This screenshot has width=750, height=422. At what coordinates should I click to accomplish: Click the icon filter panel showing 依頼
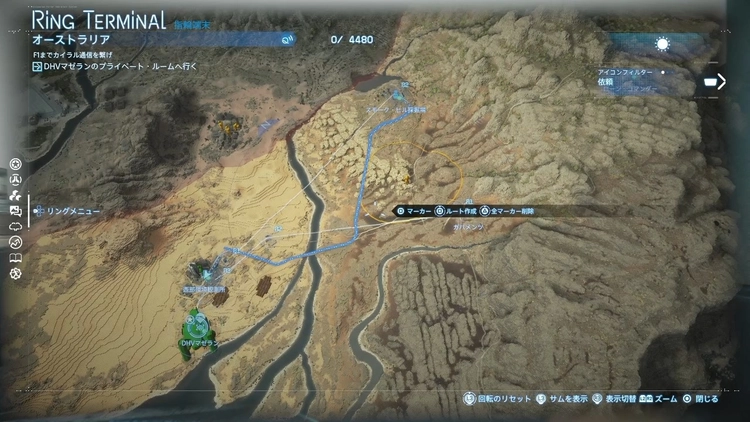pyautogui.click(x=642, y=82)
